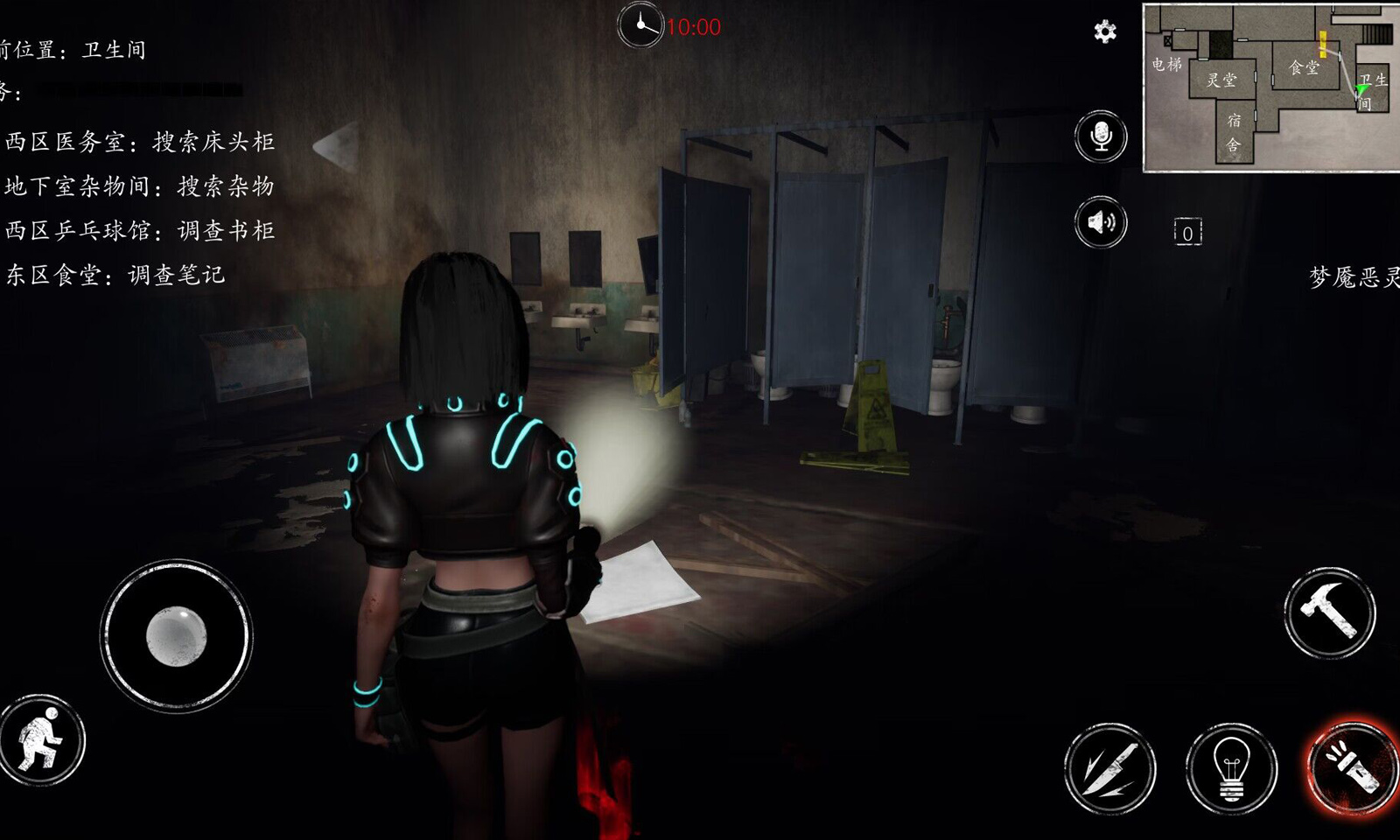Toggle the microphone voice chat button

click(x=1101, y=136)
